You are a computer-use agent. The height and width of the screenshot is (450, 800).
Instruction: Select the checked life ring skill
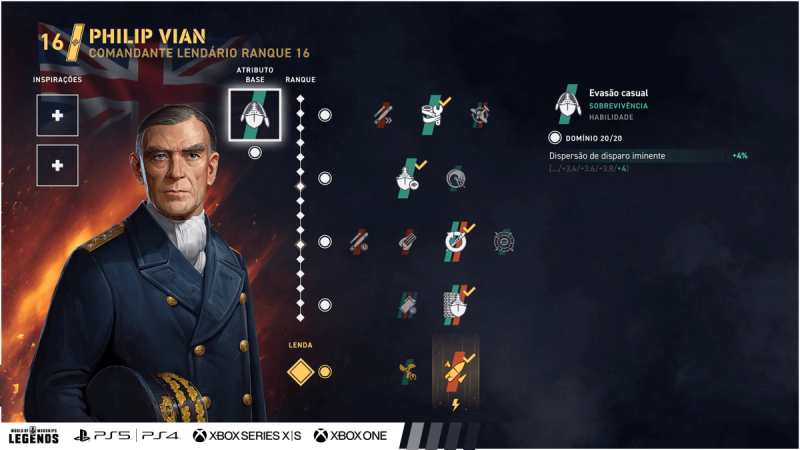(456, 241)
